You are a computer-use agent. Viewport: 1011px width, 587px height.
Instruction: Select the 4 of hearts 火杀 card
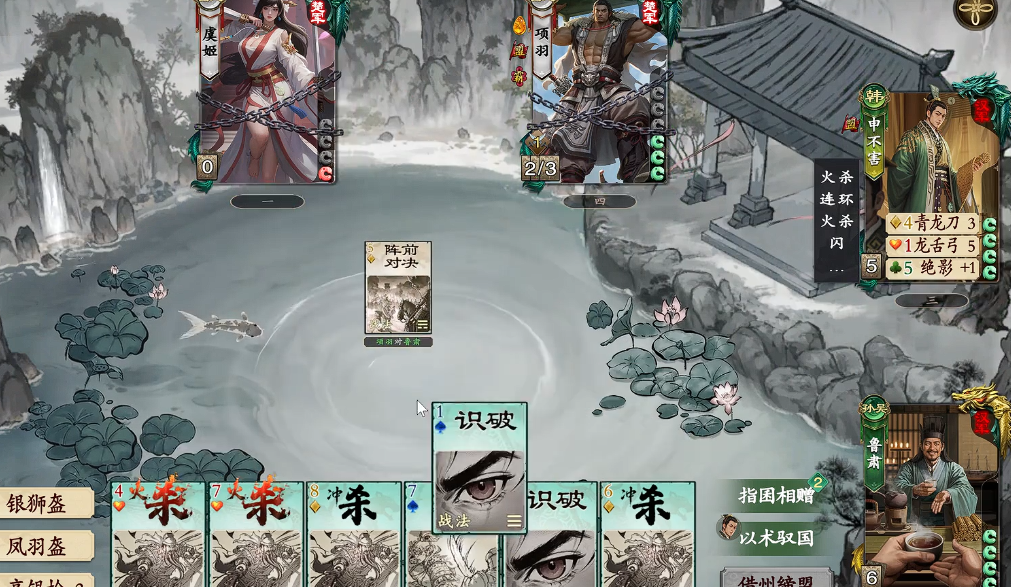(x=157, y=533)
